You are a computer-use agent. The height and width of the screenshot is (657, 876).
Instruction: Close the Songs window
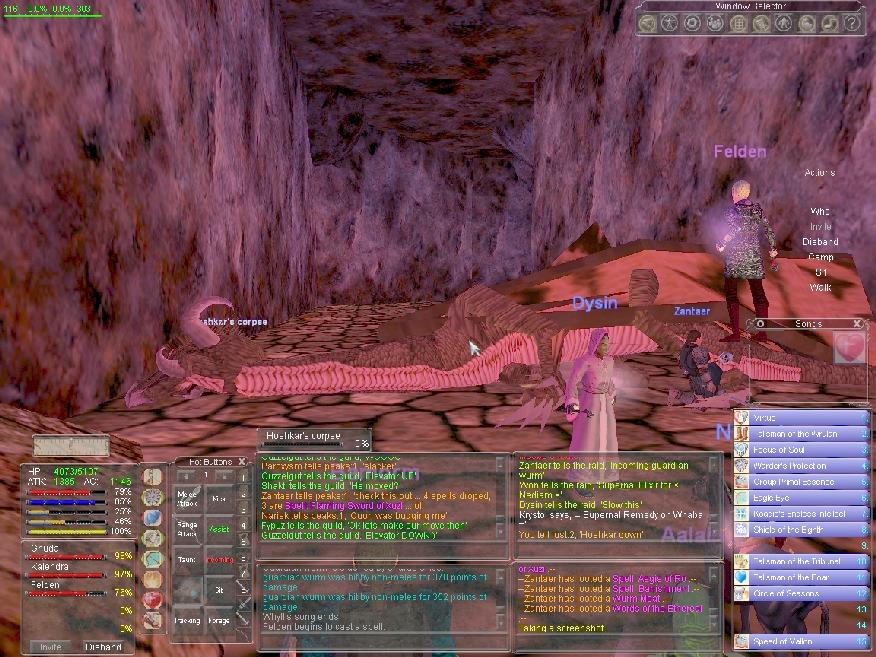pos(857,324)
